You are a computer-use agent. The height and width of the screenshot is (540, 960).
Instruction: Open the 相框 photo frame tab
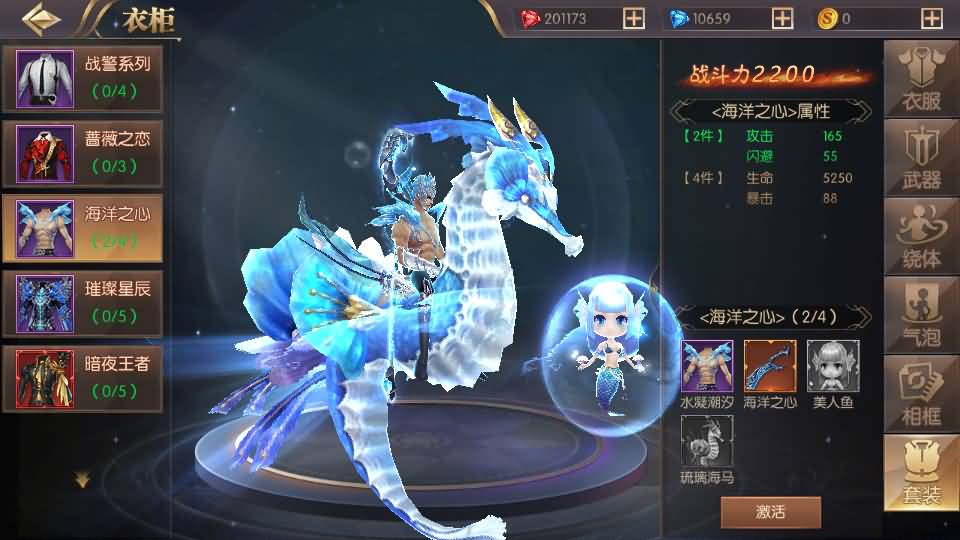[921, 394]
